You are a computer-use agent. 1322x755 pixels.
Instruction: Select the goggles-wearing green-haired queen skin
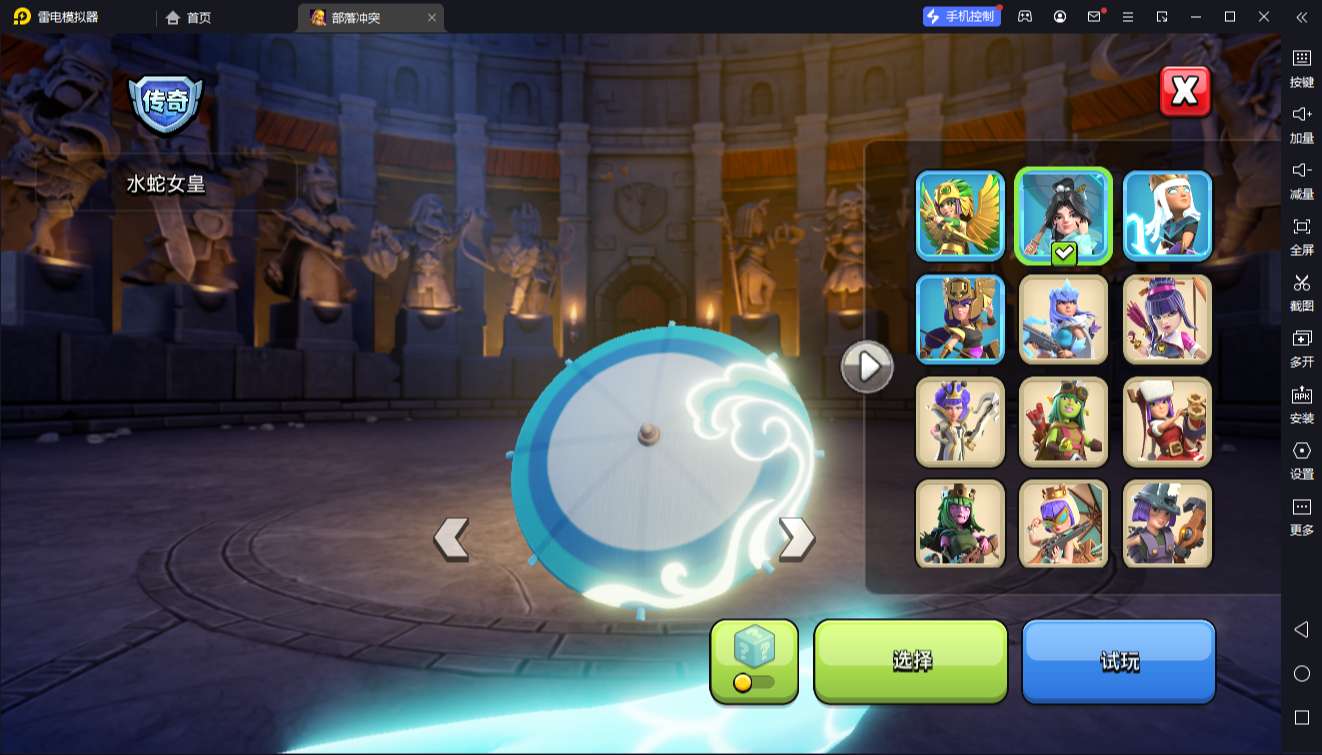[x=1064, y=422]
